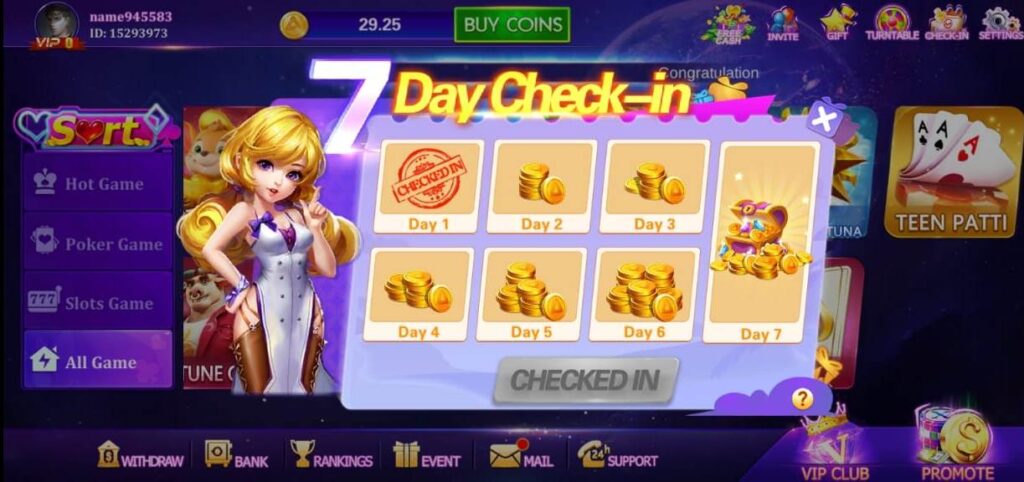This screenshot has height=482, width=1024.
Task: Buy more coins
Action: pos(511,24)
